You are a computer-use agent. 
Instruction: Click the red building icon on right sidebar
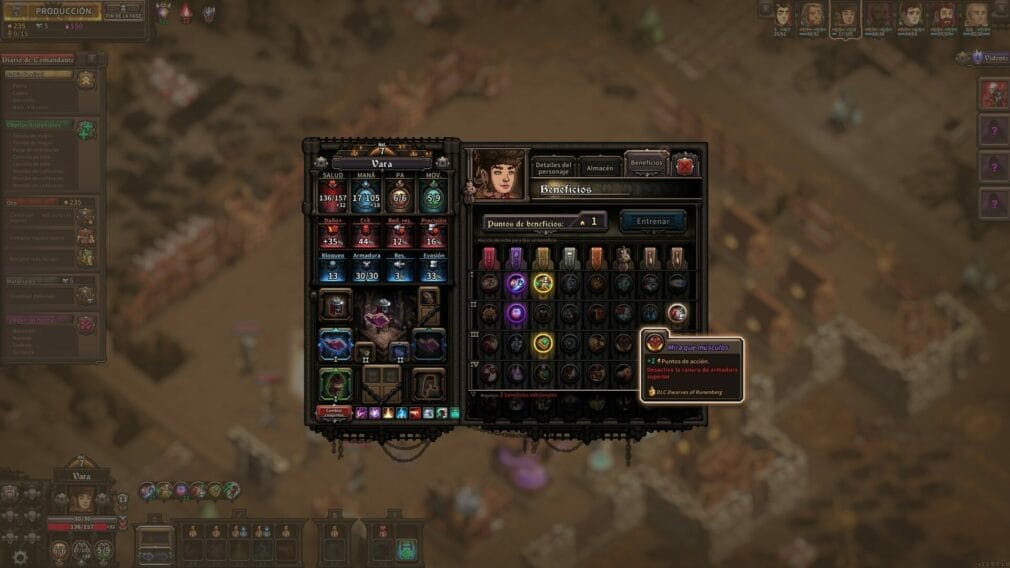click(x=994, y=94)
